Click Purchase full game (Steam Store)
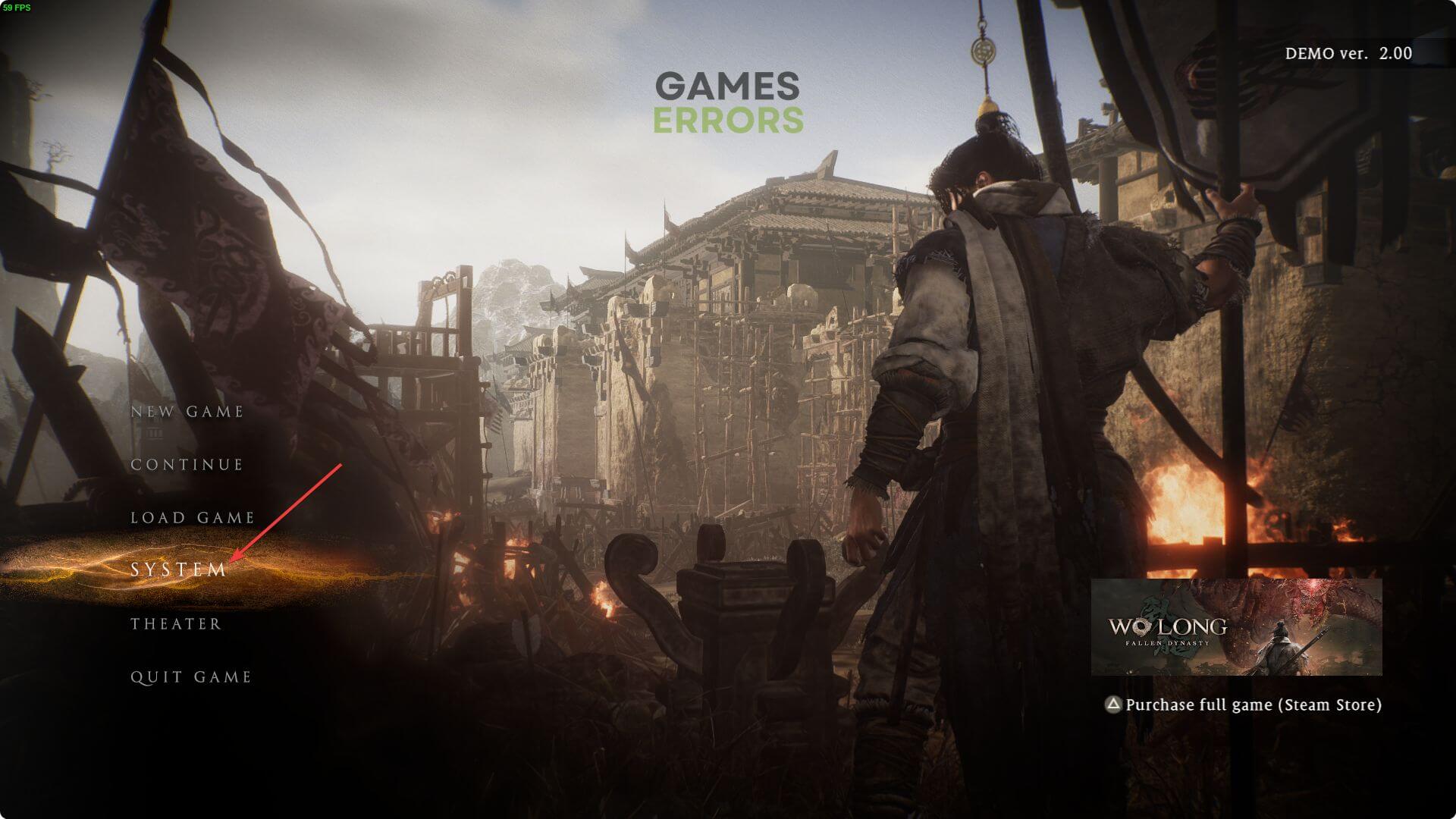This screenshot has width=1456, height=819. coord(1253,704)
